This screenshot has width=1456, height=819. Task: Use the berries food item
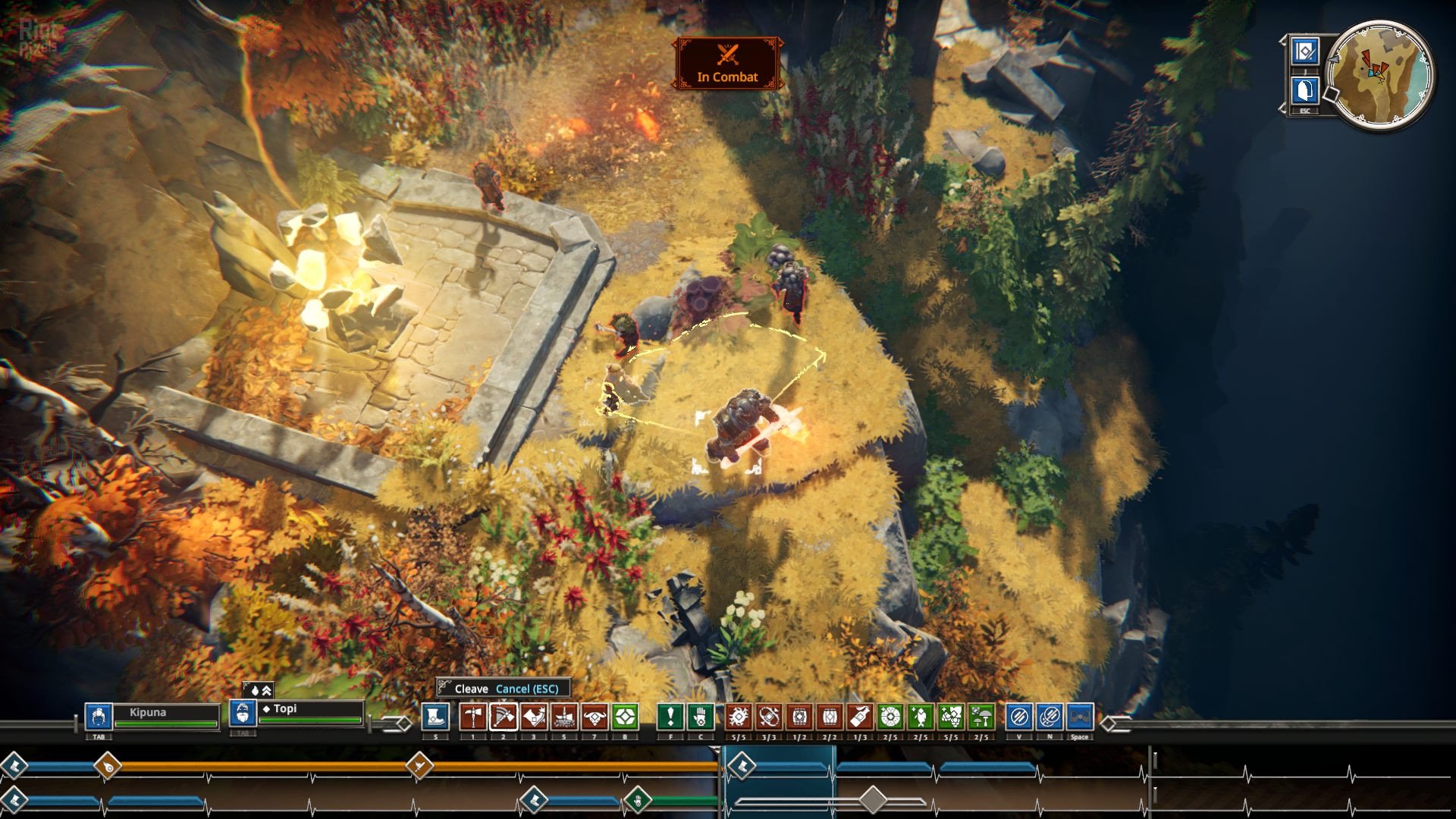click(951, 717)
